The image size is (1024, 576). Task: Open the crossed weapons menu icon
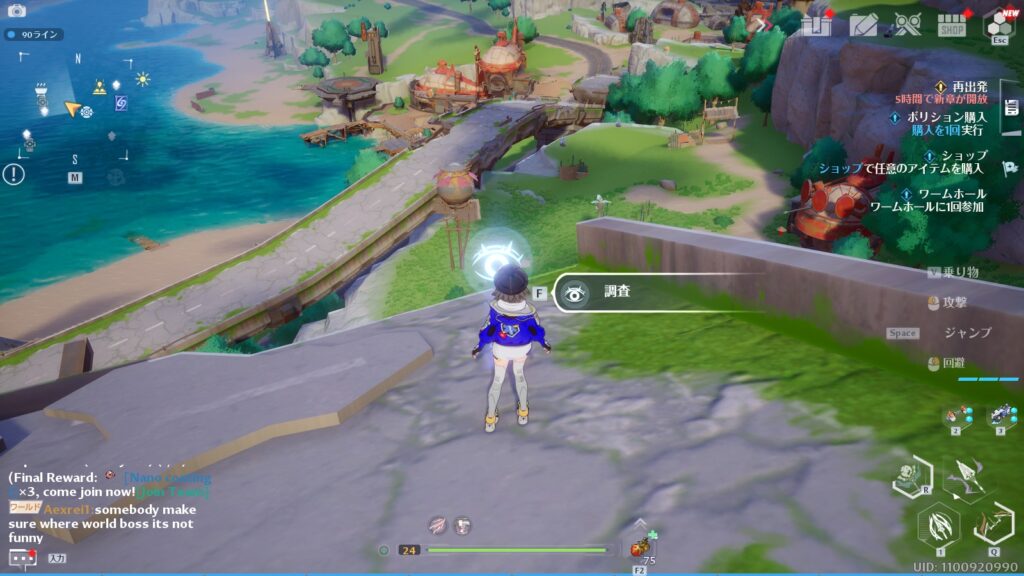click(907, 24)
